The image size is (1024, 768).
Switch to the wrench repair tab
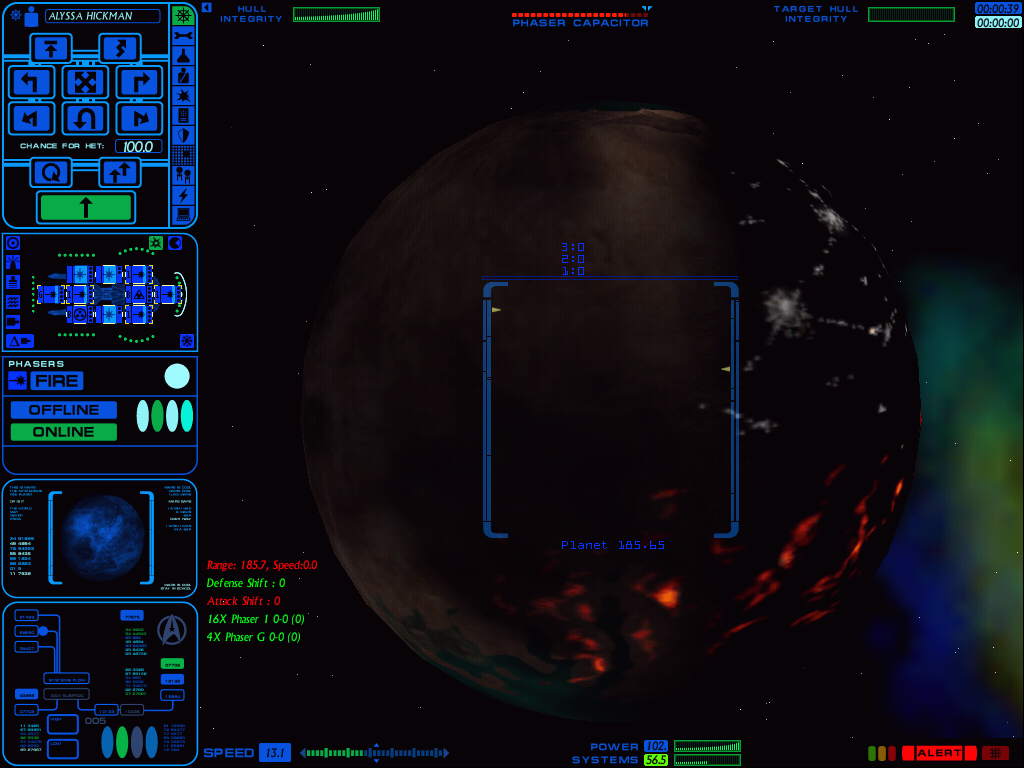pos(183,36)
